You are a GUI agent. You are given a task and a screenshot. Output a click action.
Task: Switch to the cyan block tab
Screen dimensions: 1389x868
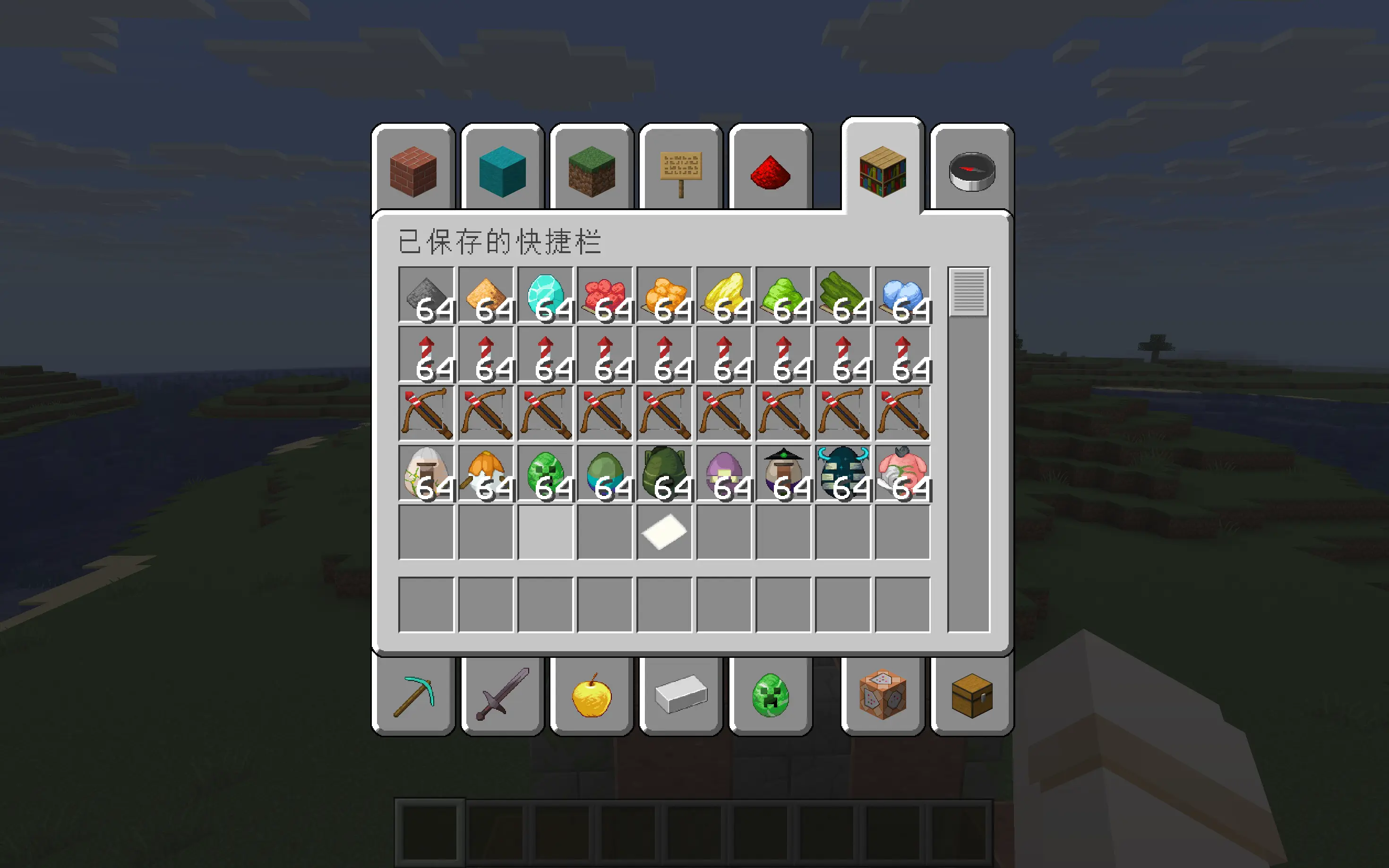click(x=502, y=171)
